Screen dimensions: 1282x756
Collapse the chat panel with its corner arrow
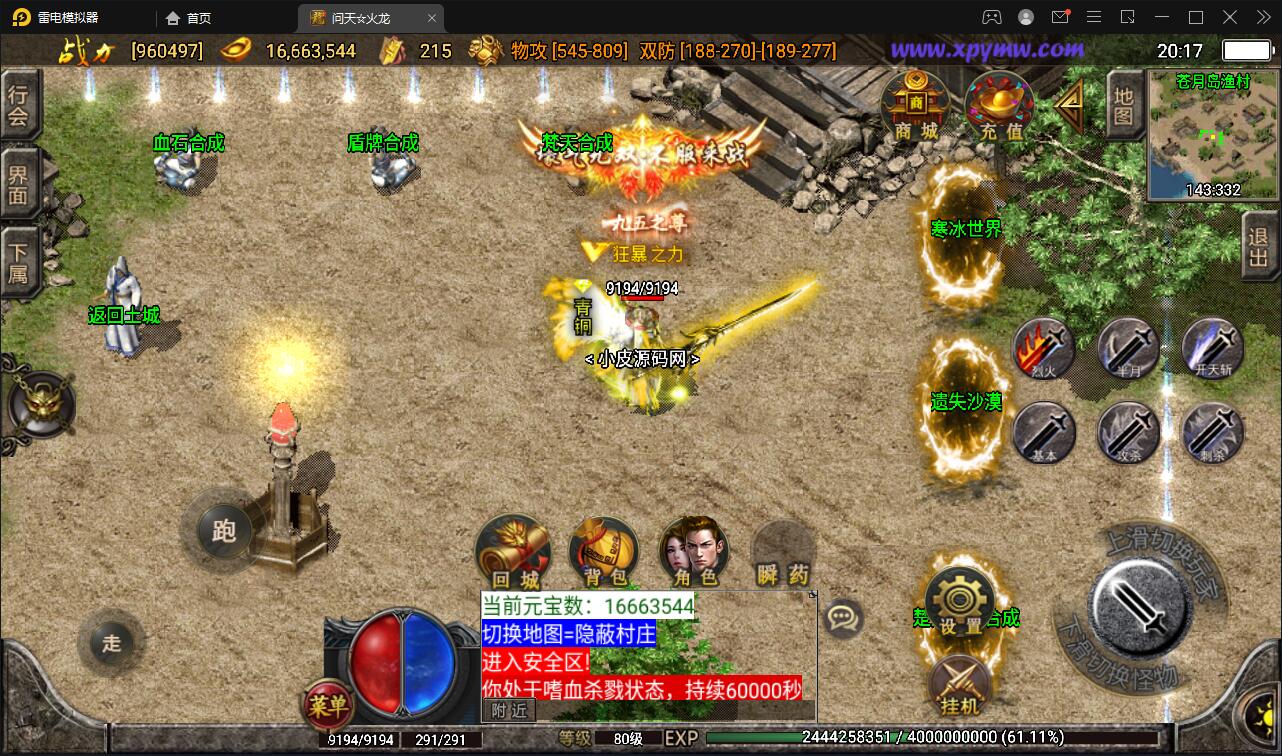click(x=812, y=593)
